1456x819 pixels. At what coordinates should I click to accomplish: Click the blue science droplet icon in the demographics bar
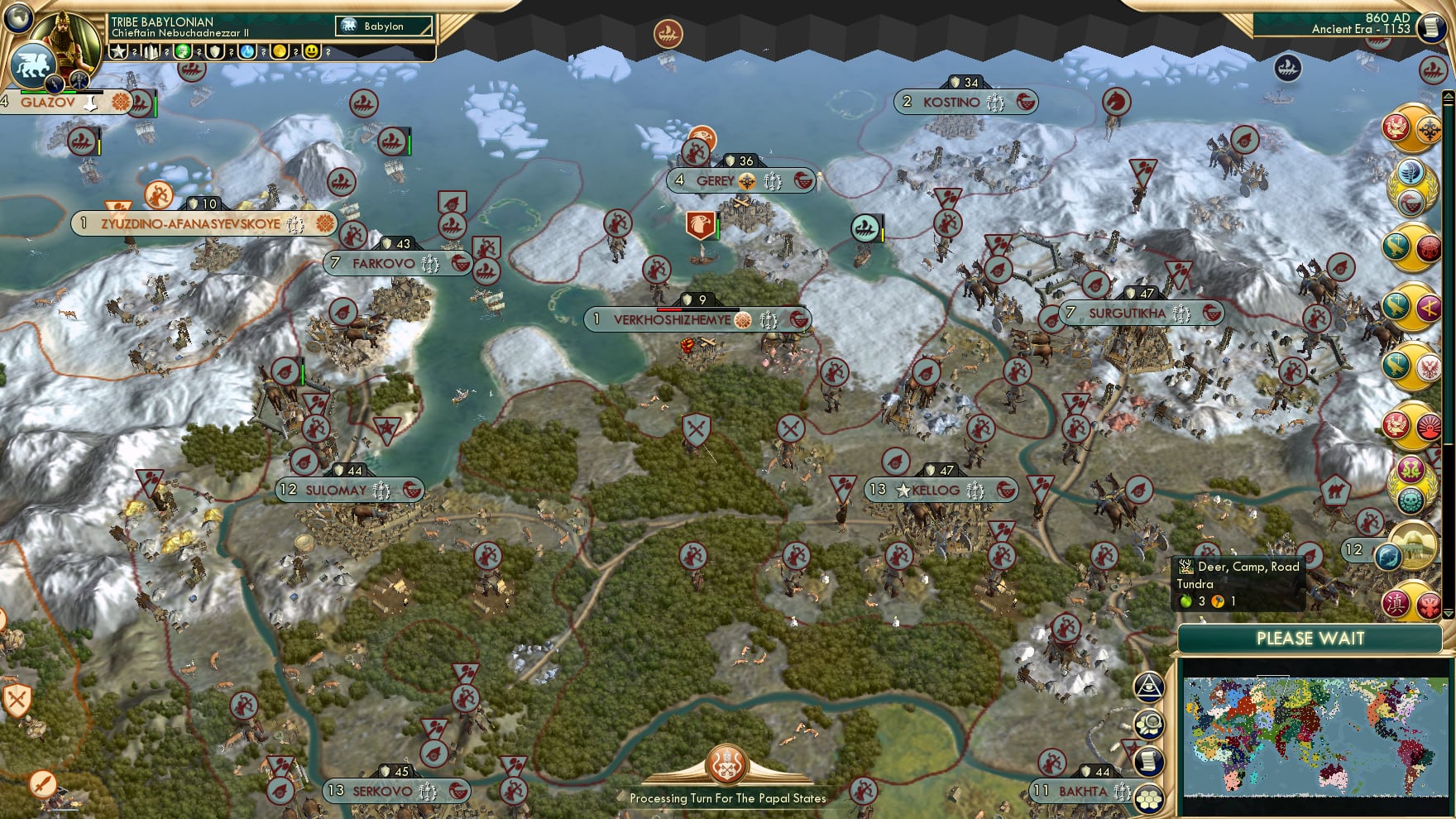247,51
